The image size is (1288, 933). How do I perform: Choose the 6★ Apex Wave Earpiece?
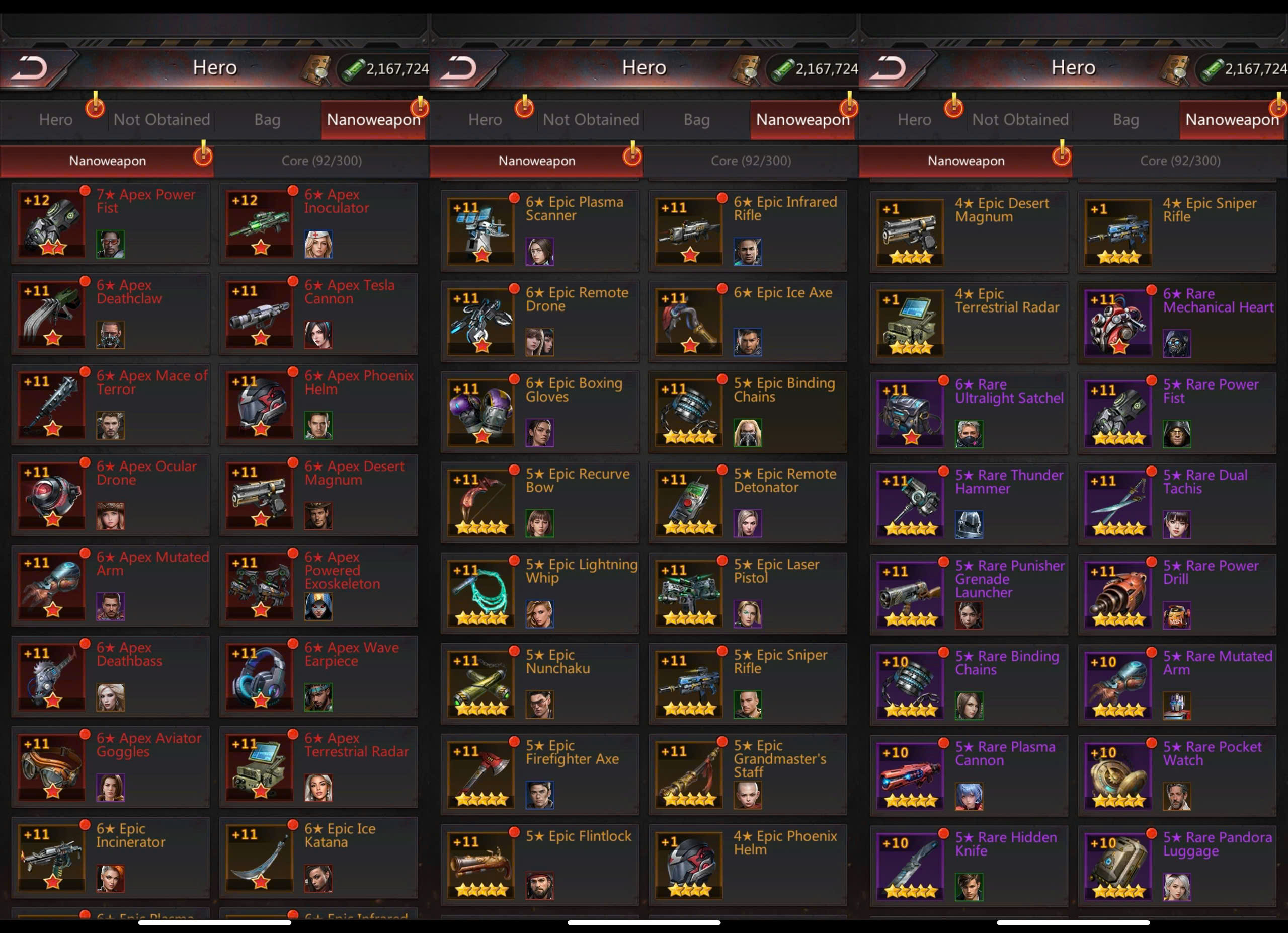pyautogui.click(x=318, y=676)
